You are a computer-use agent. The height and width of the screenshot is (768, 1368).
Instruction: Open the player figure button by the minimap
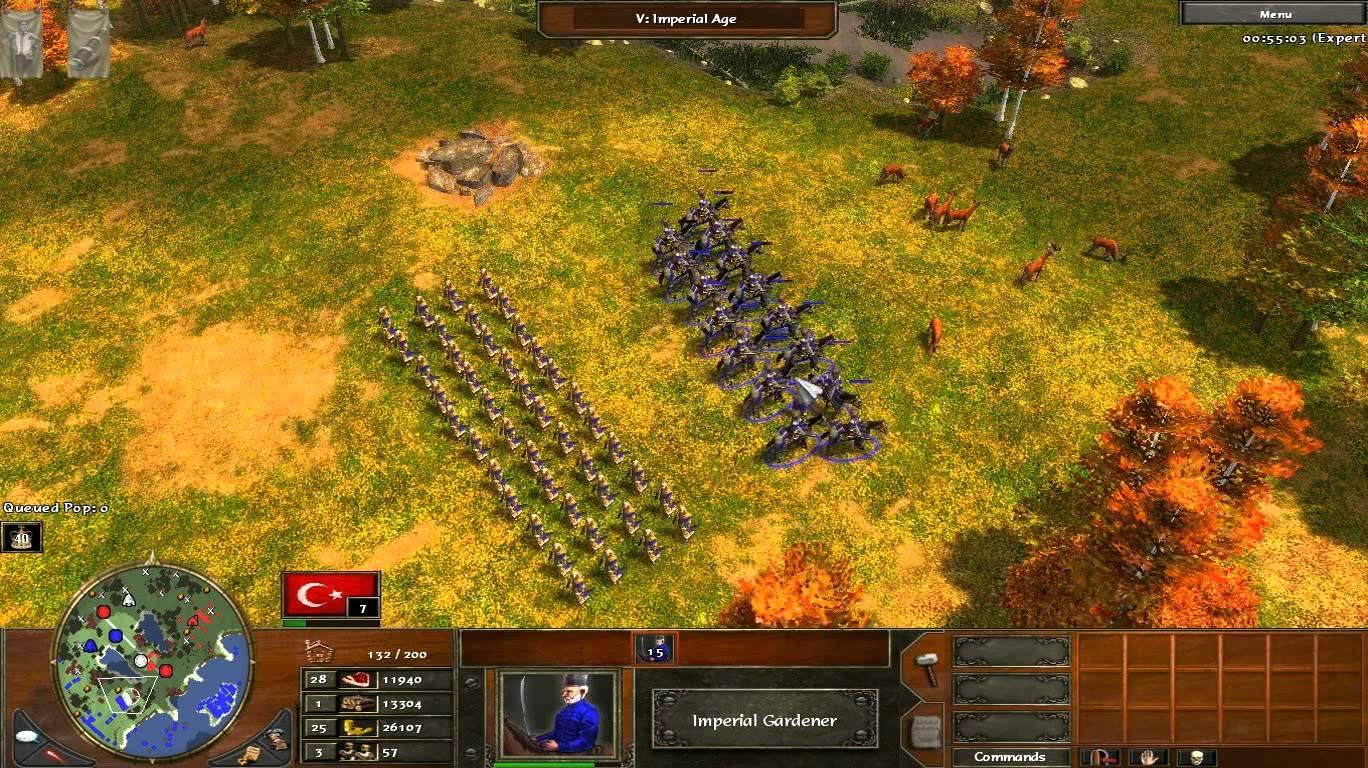point(276,737)
